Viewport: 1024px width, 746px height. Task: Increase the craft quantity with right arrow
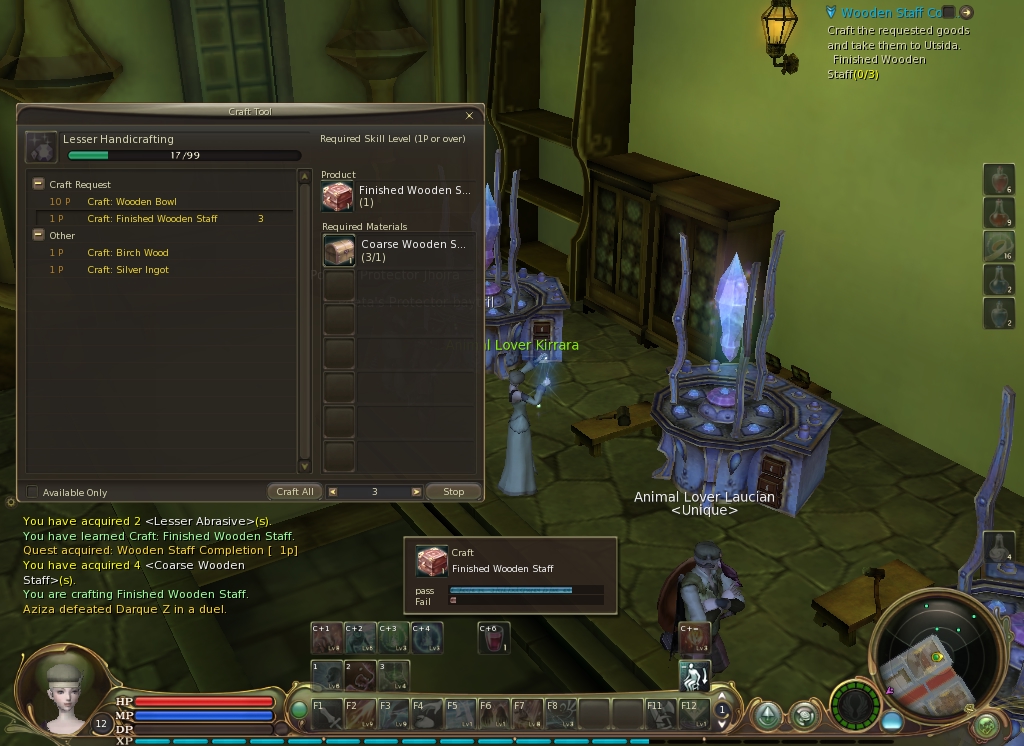[416, 492]
